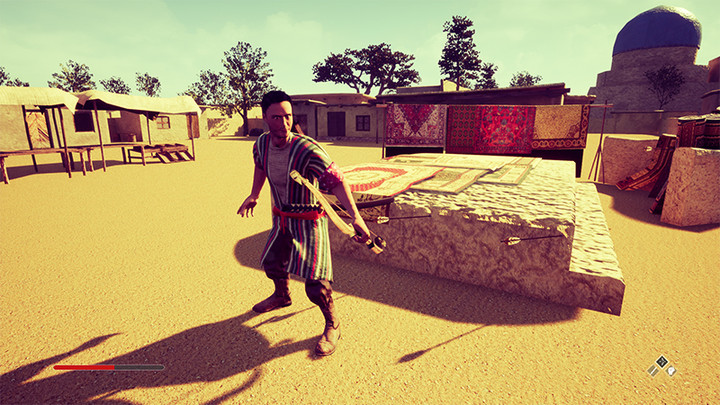
Task: Choose the fist melee diamond slot
Action: coord(671,370)
